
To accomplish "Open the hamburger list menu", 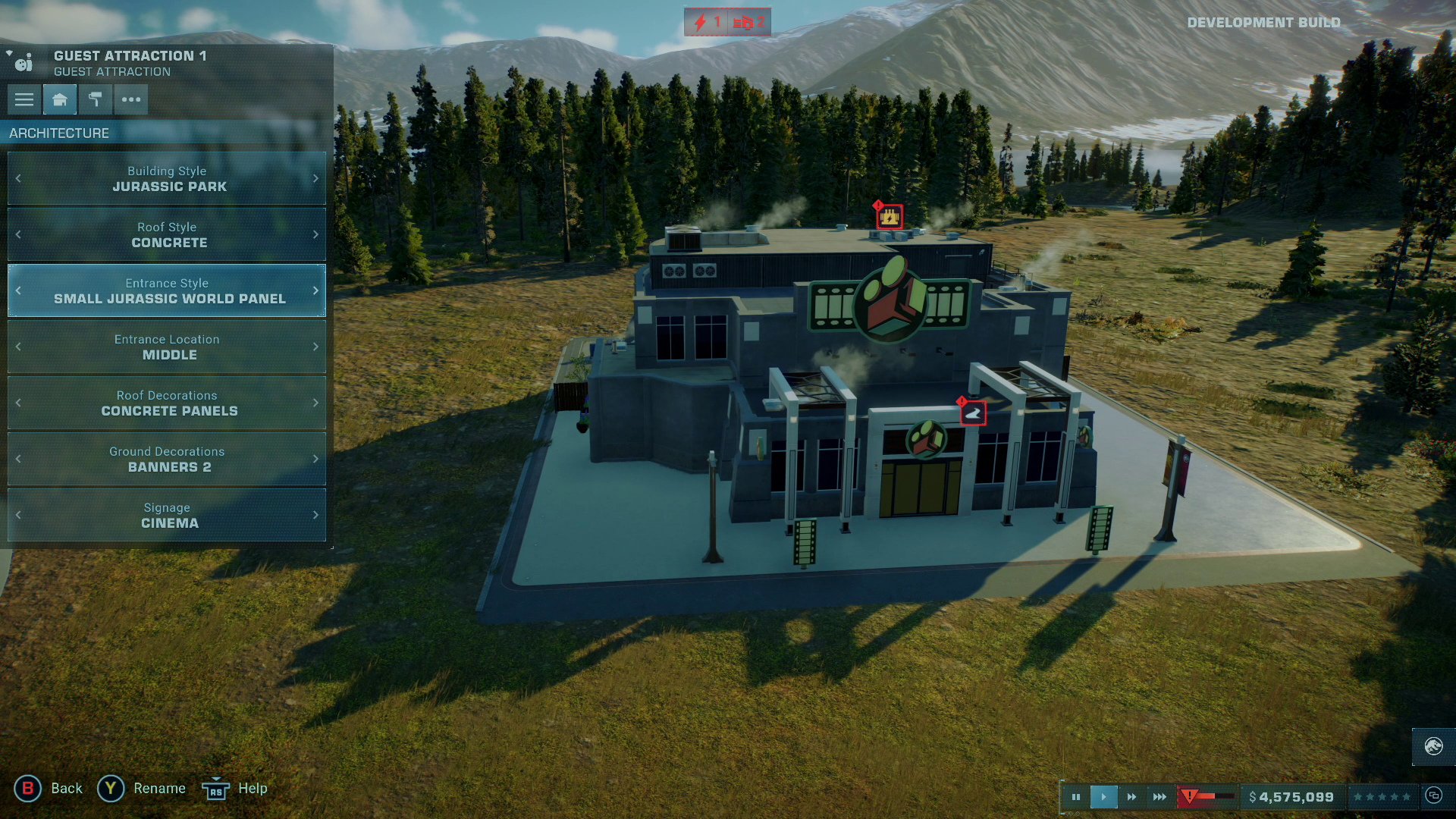I will [x=24, y=99].
